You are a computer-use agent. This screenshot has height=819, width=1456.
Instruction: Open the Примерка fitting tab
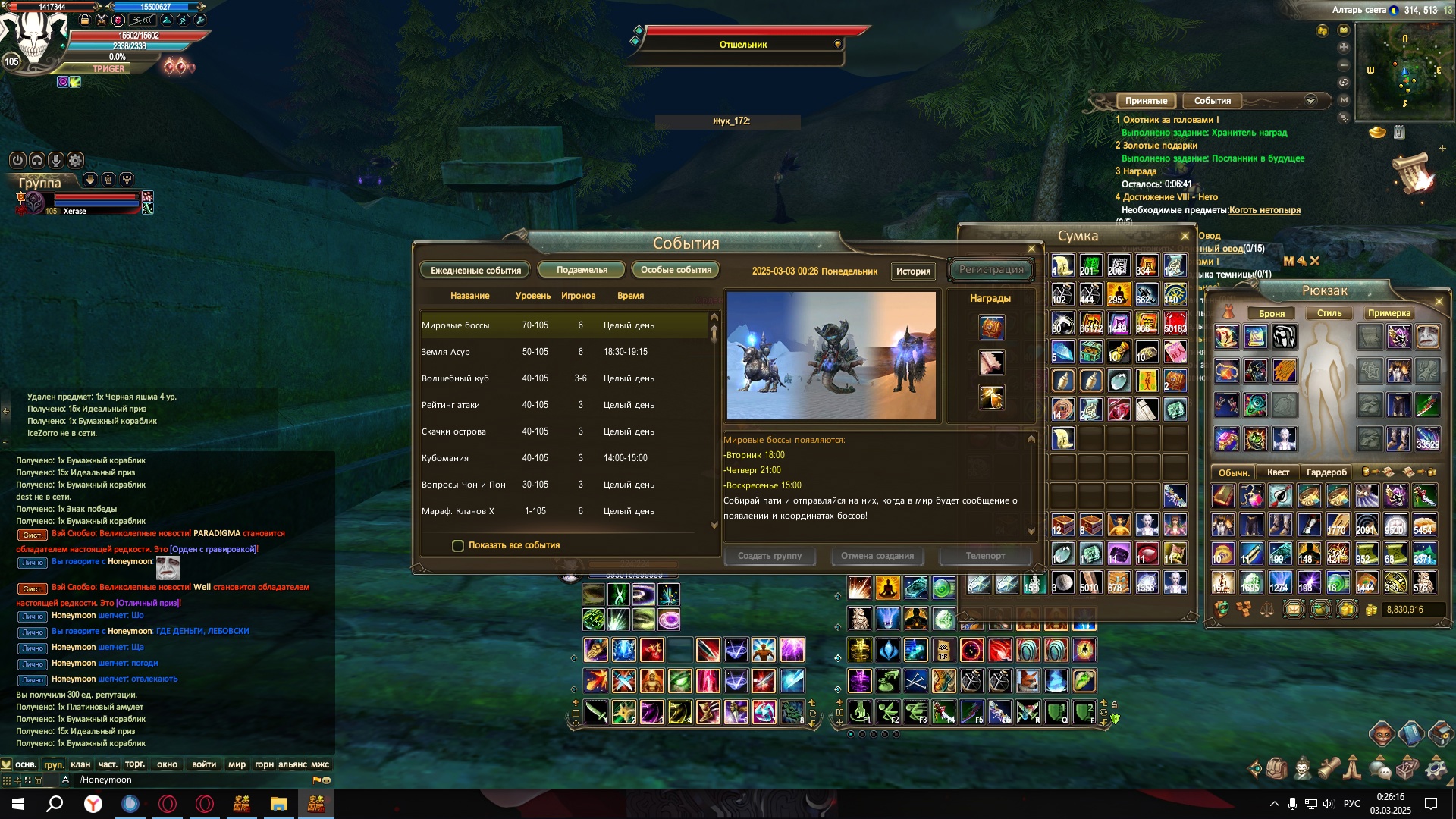1389,313
